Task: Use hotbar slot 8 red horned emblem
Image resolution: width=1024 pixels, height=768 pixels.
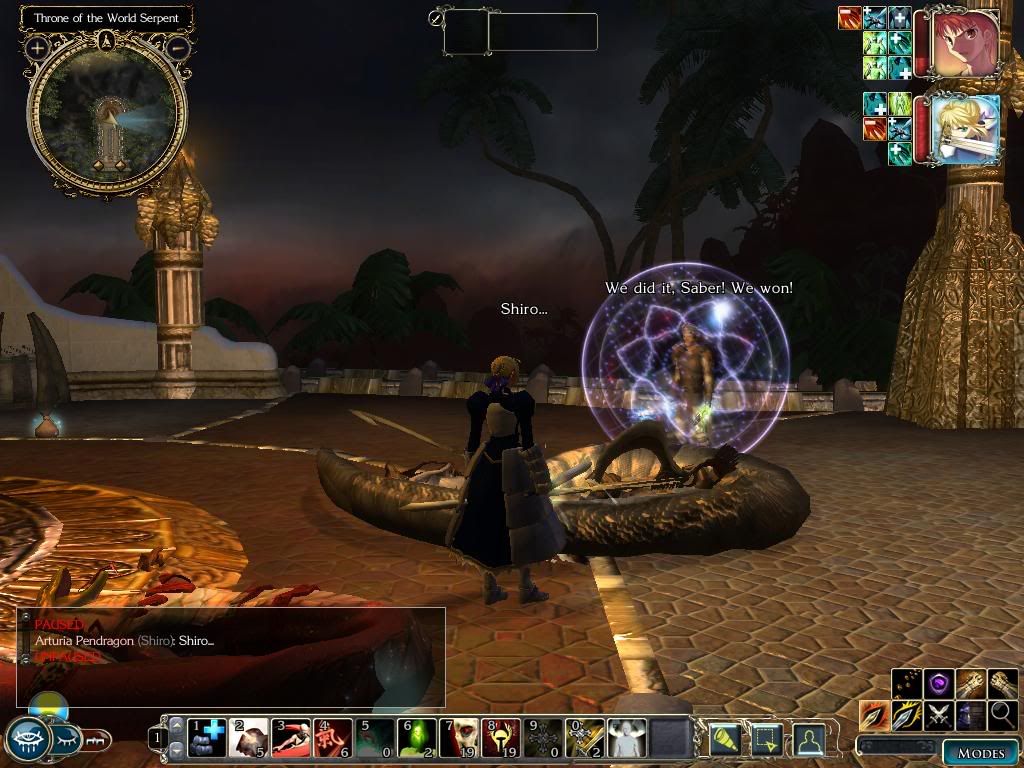Action: (x=502, y=737)
